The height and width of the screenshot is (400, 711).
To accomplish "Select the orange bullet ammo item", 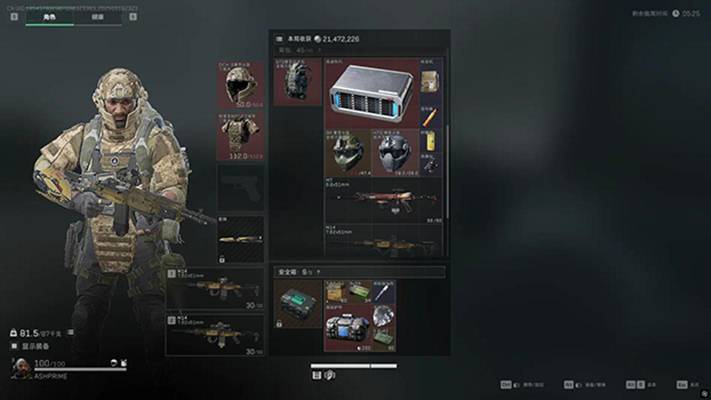I will (429, 117).
